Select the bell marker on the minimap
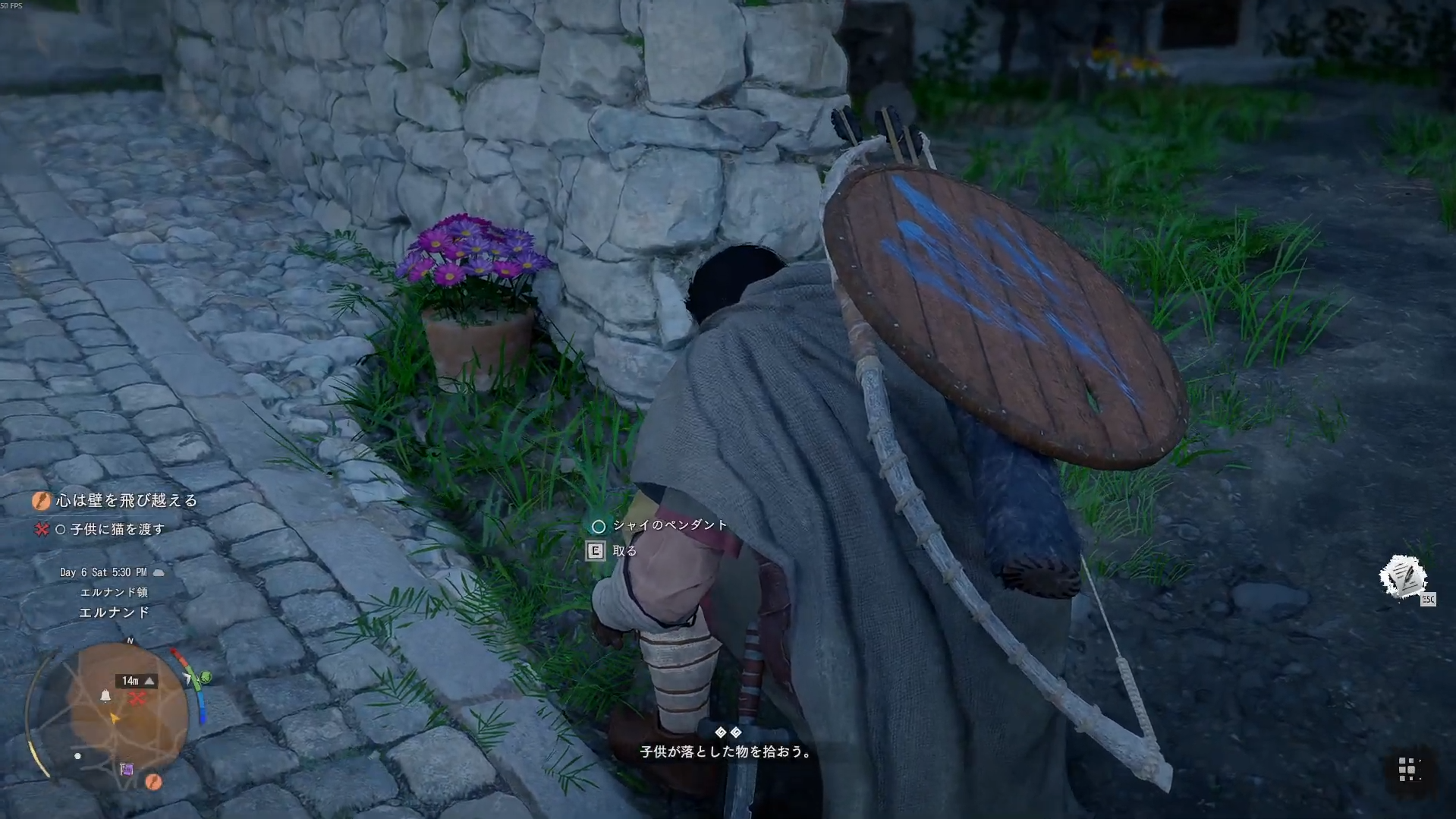The image size is (1456, 819). [105, 695]
